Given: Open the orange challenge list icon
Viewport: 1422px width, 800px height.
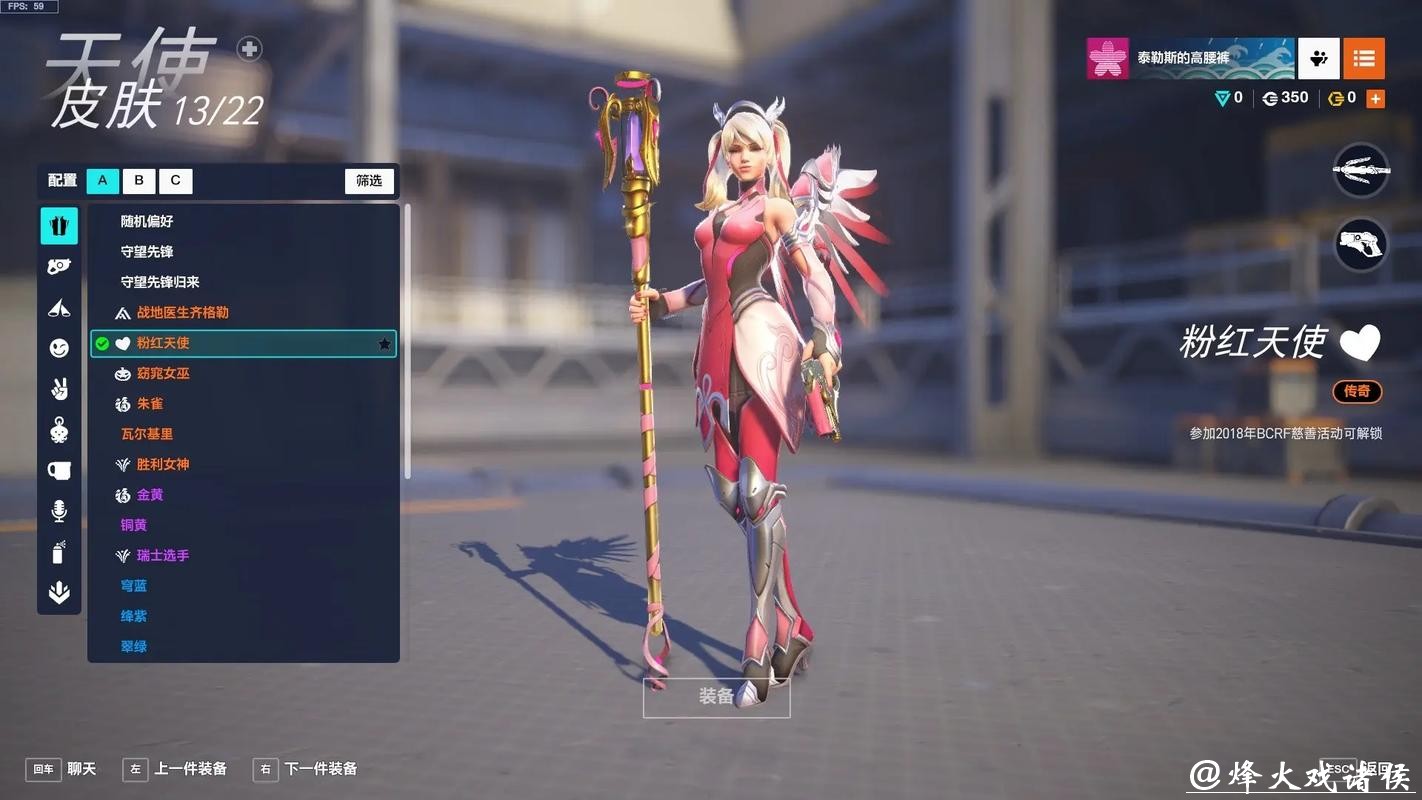Looking at the screenshot, I should click(x=1364, y=59).
